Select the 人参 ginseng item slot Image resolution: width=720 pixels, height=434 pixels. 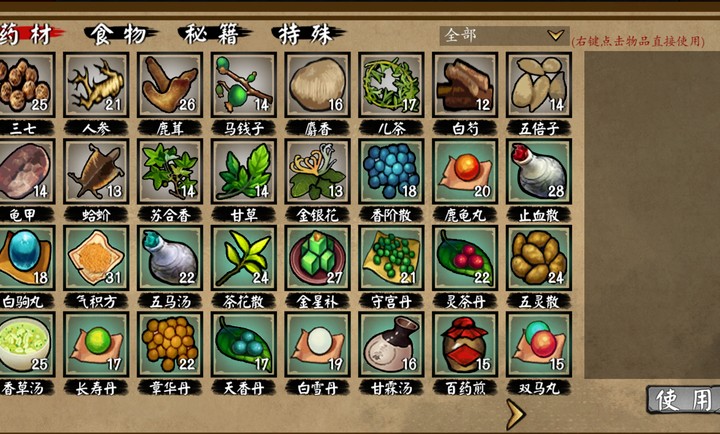pos(96,85)
